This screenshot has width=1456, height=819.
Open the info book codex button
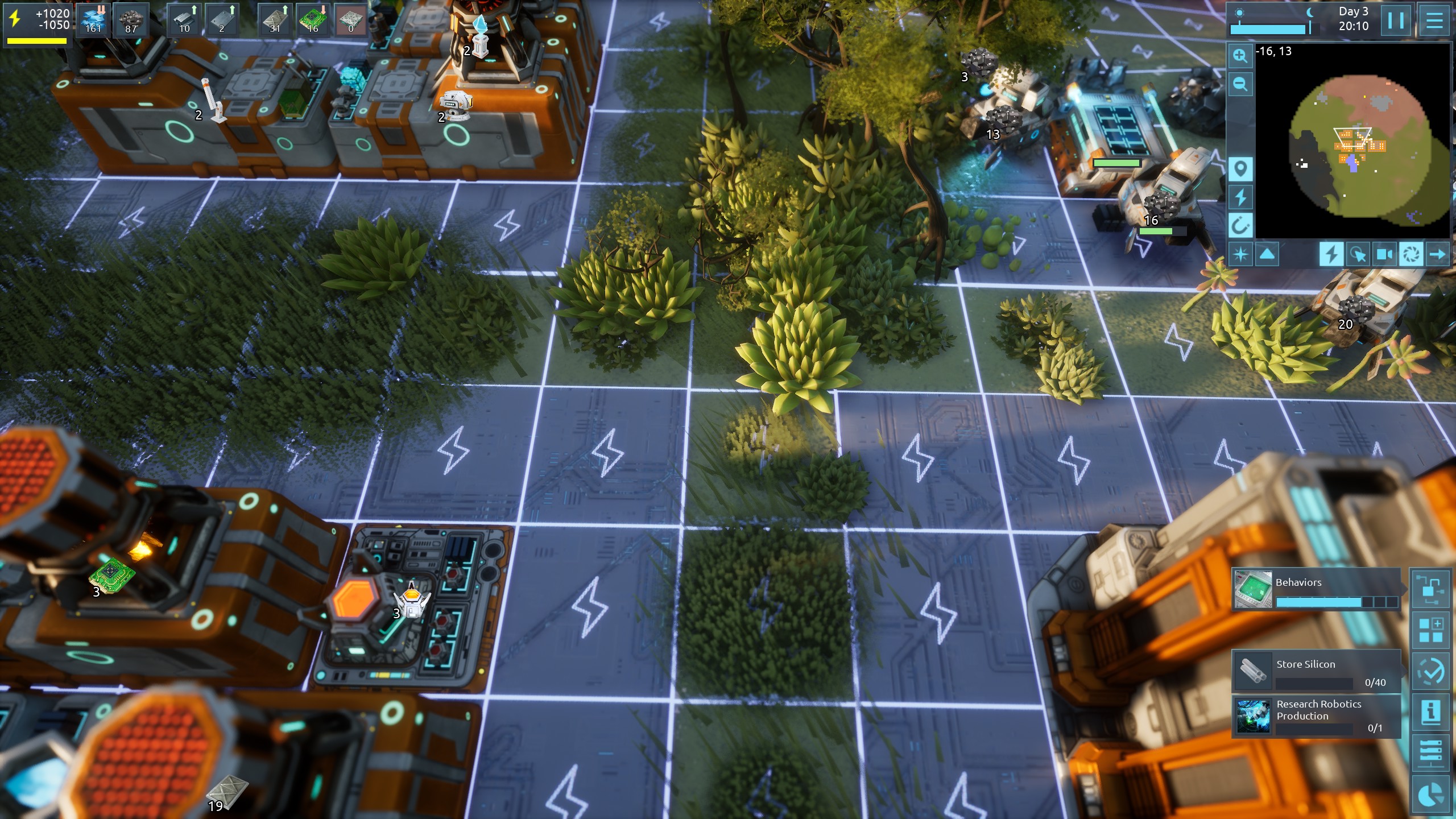click(x=1430, y=712)
